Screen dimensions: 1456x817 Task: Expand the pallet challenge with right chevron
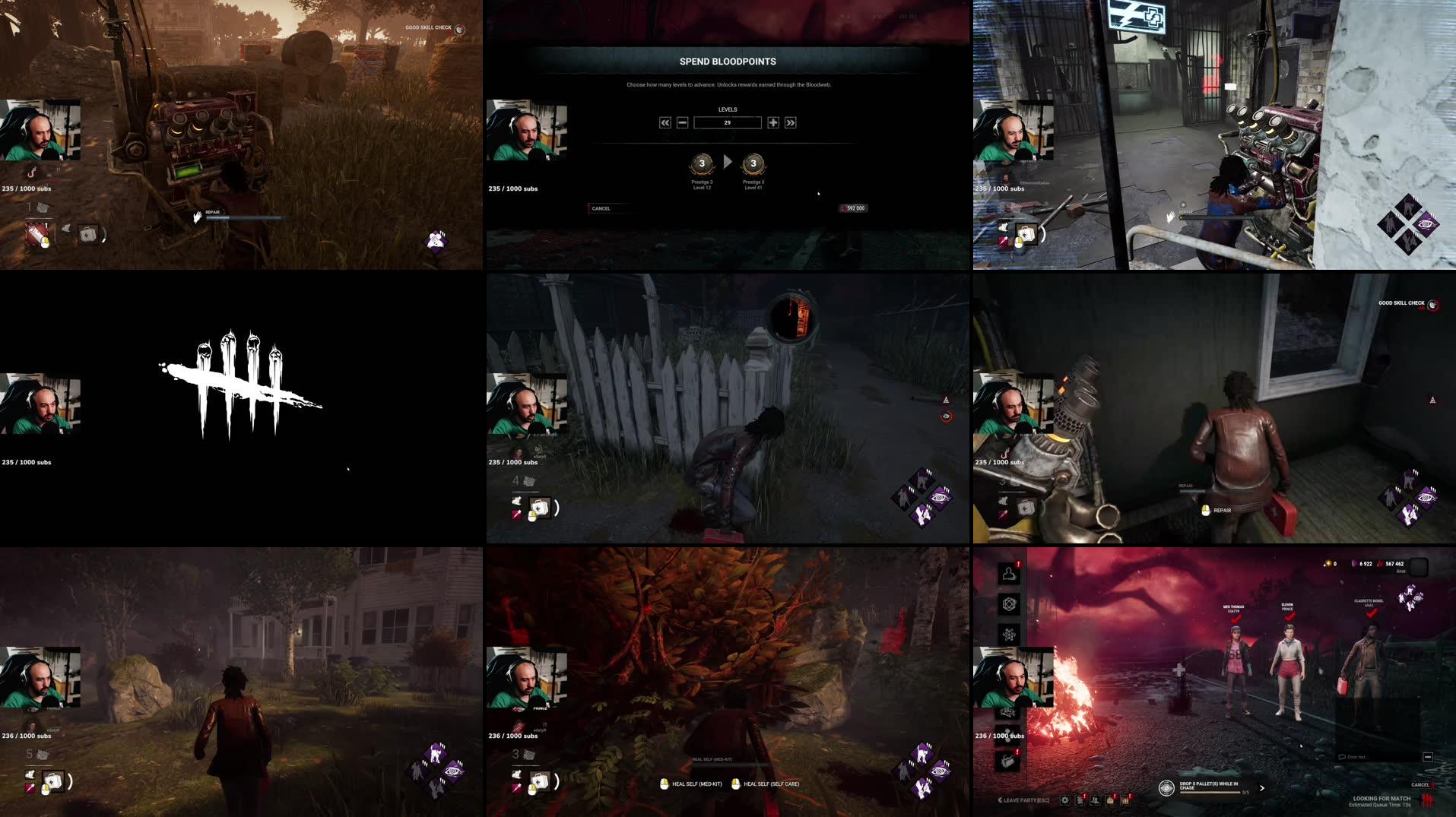1261,789
